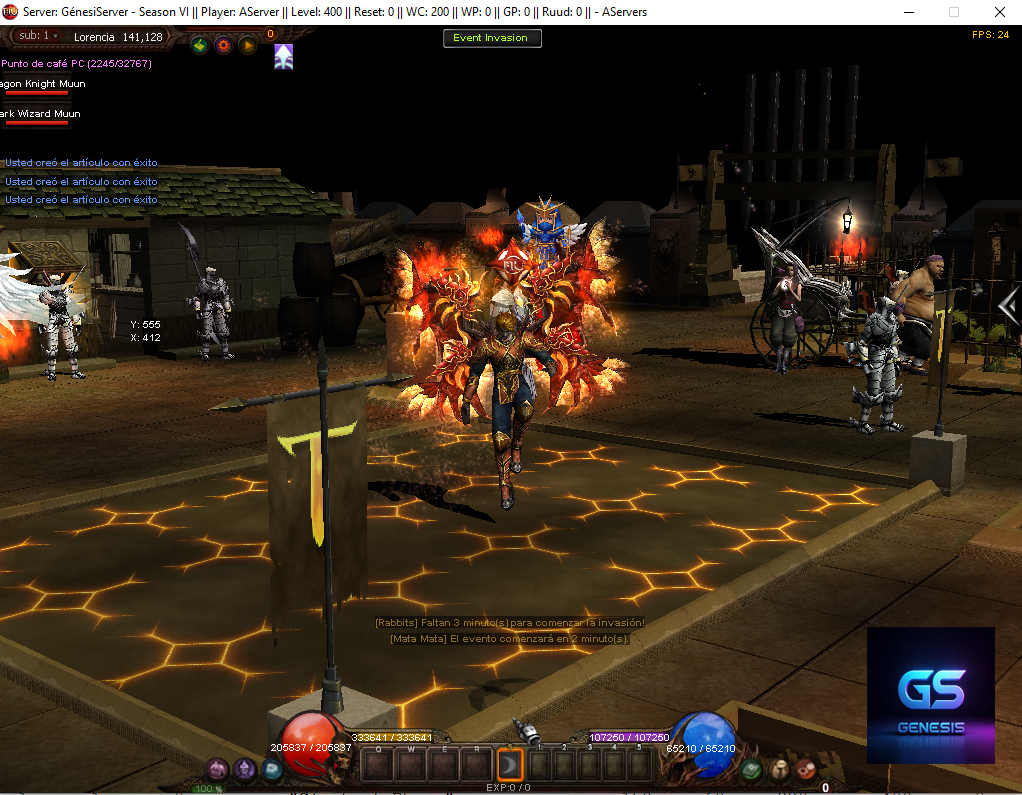Select the Q hotkey item slot
Screen dimensions: 1022x795
tap(377, 765)
